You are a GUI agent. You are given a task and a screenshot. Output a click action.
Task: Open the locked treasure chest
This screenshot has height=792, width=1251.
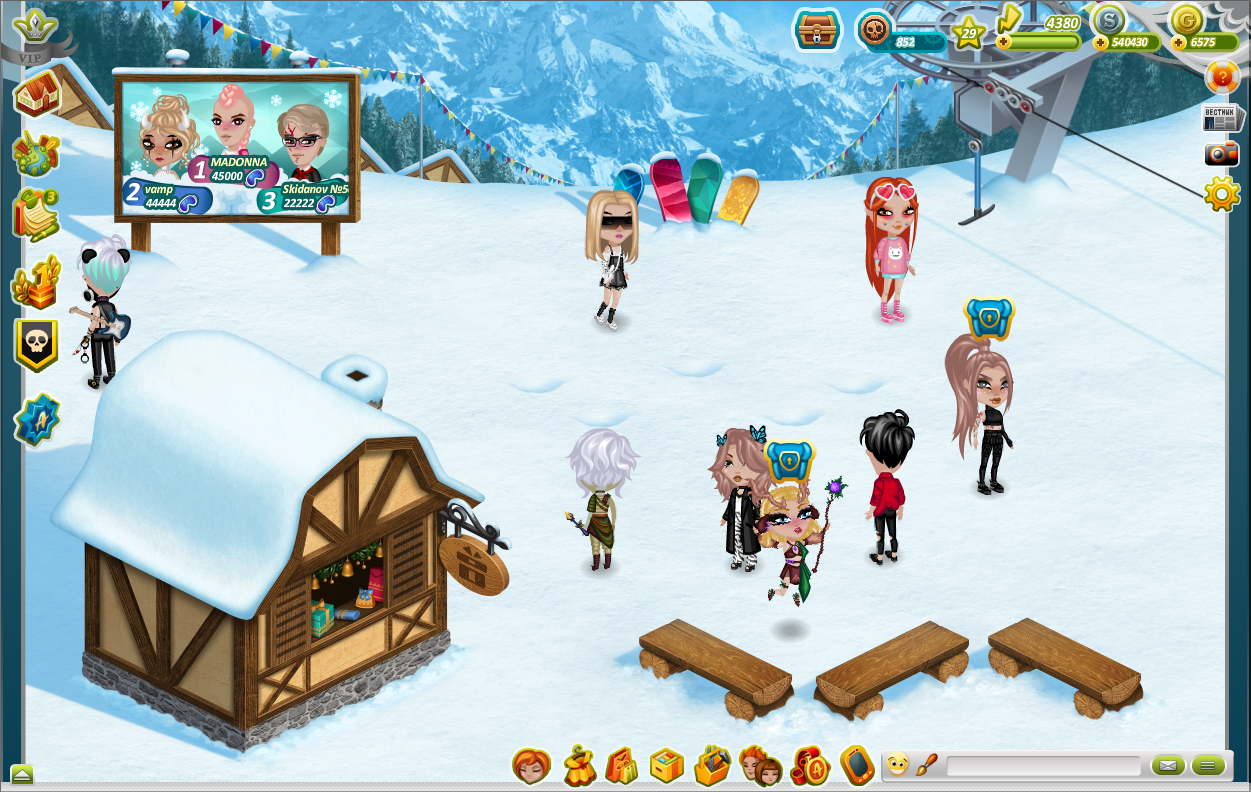[x=817, y=30]
